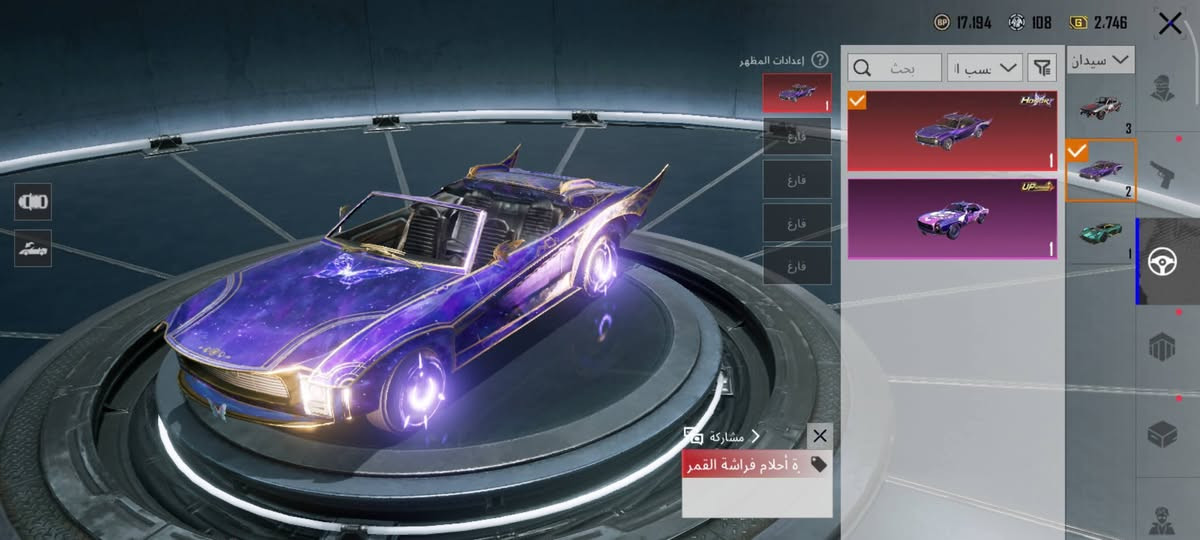Open the steering wheel vehicles tab
Image resolution: width=1200 pixels, height=540 pixels.
[1162, 260]
